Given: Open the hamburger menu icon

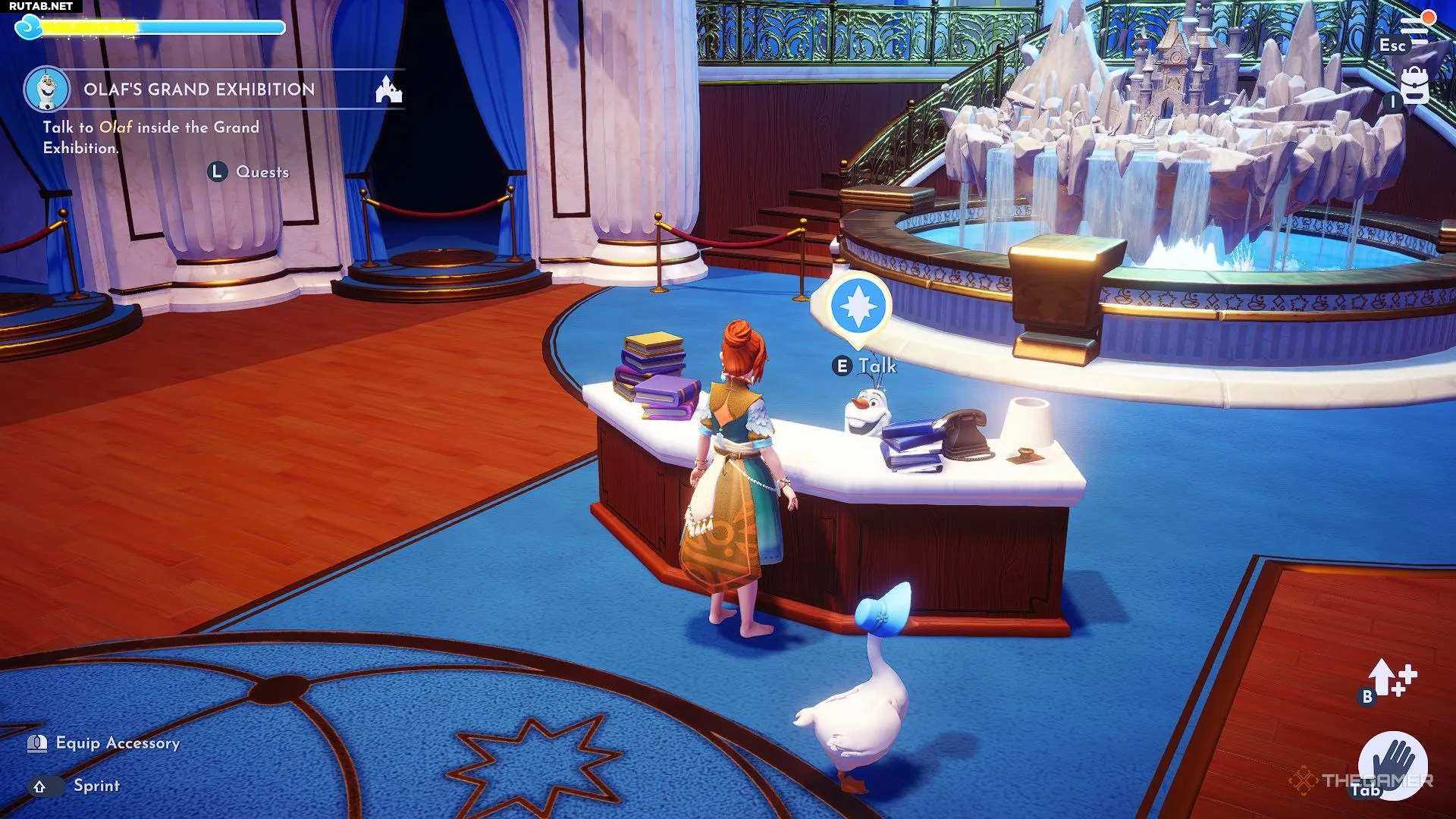Looking at the screenshot, I should coord(1414,27).
